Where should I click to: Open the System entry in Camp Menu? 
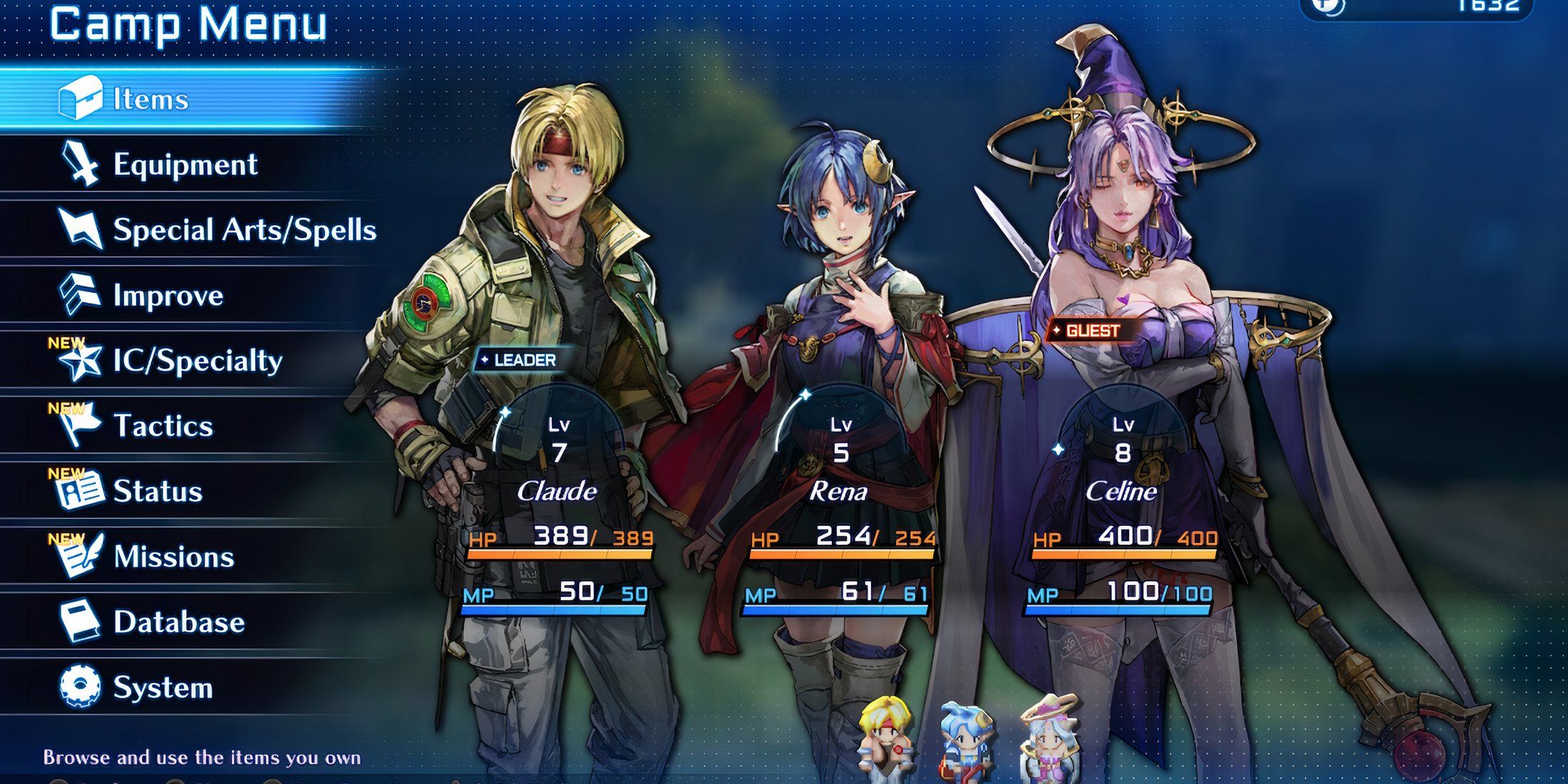[x=164, y=684]
